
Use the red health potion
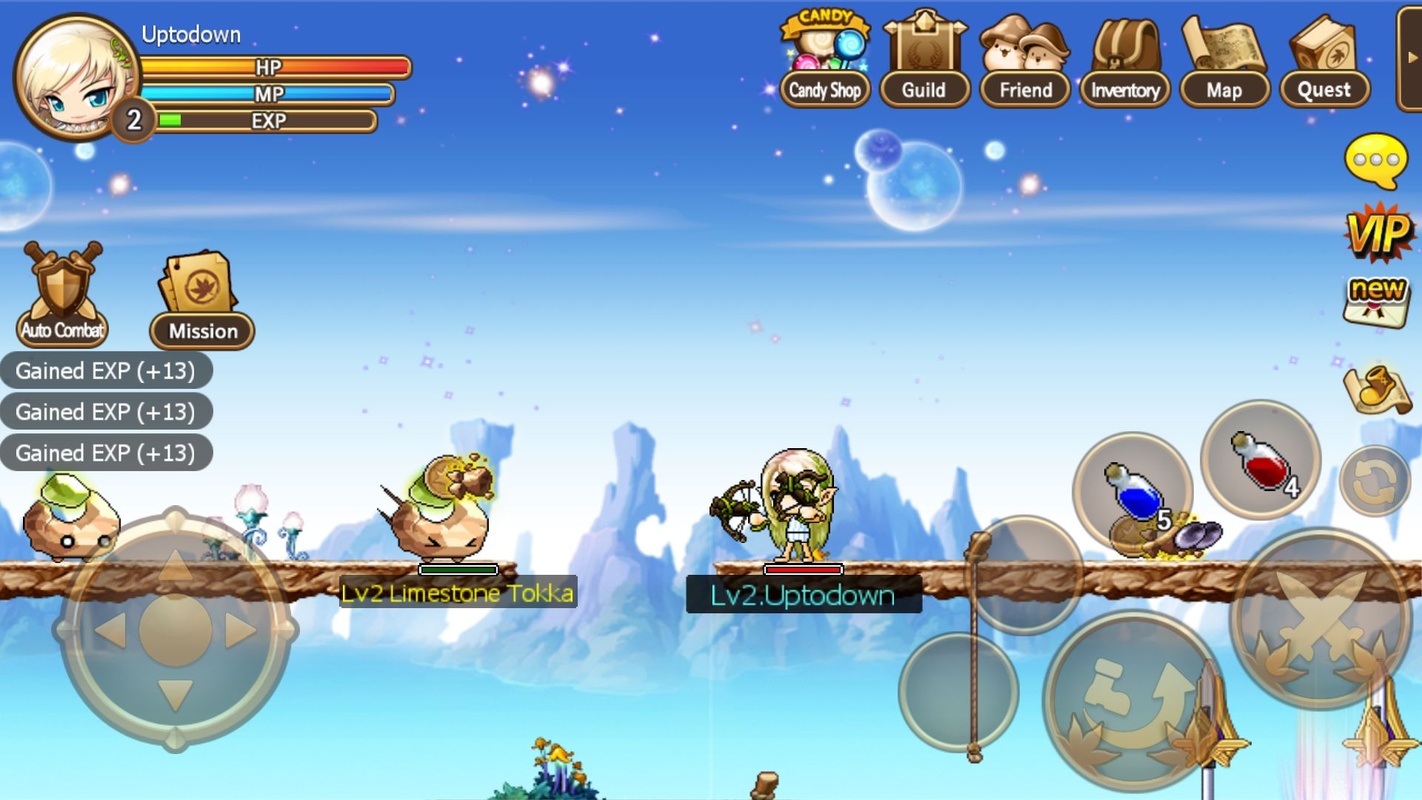point(1261,460)
